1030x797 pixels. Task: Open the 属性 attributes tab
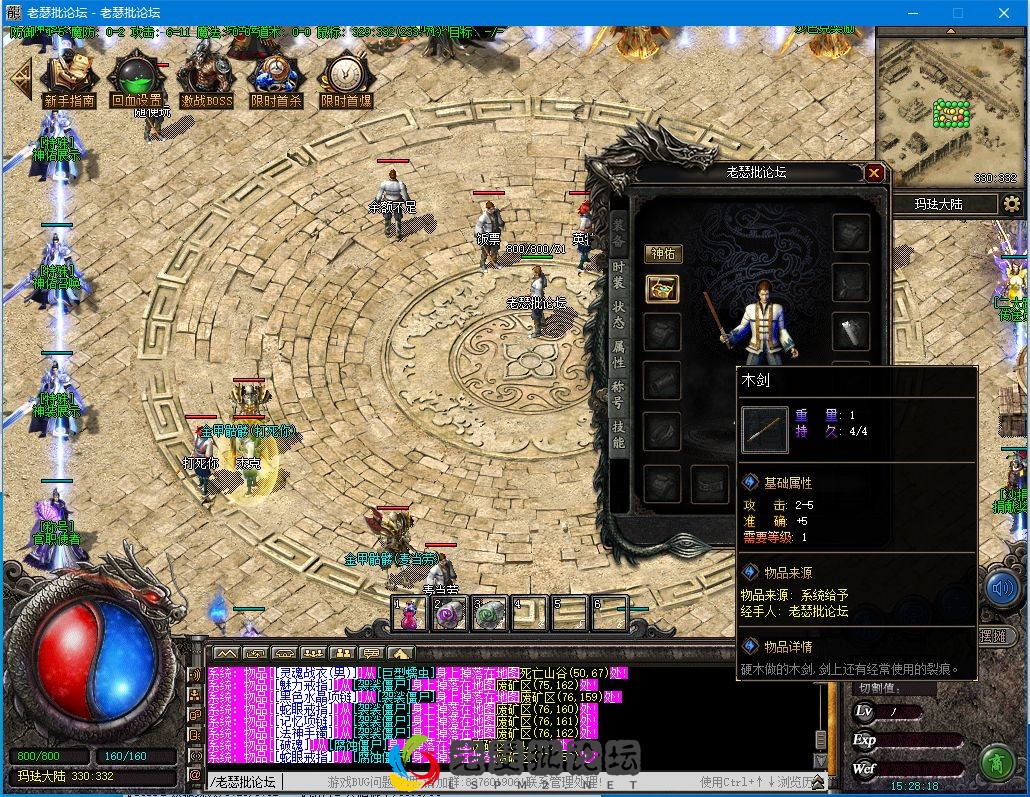(x=619, y=354)
